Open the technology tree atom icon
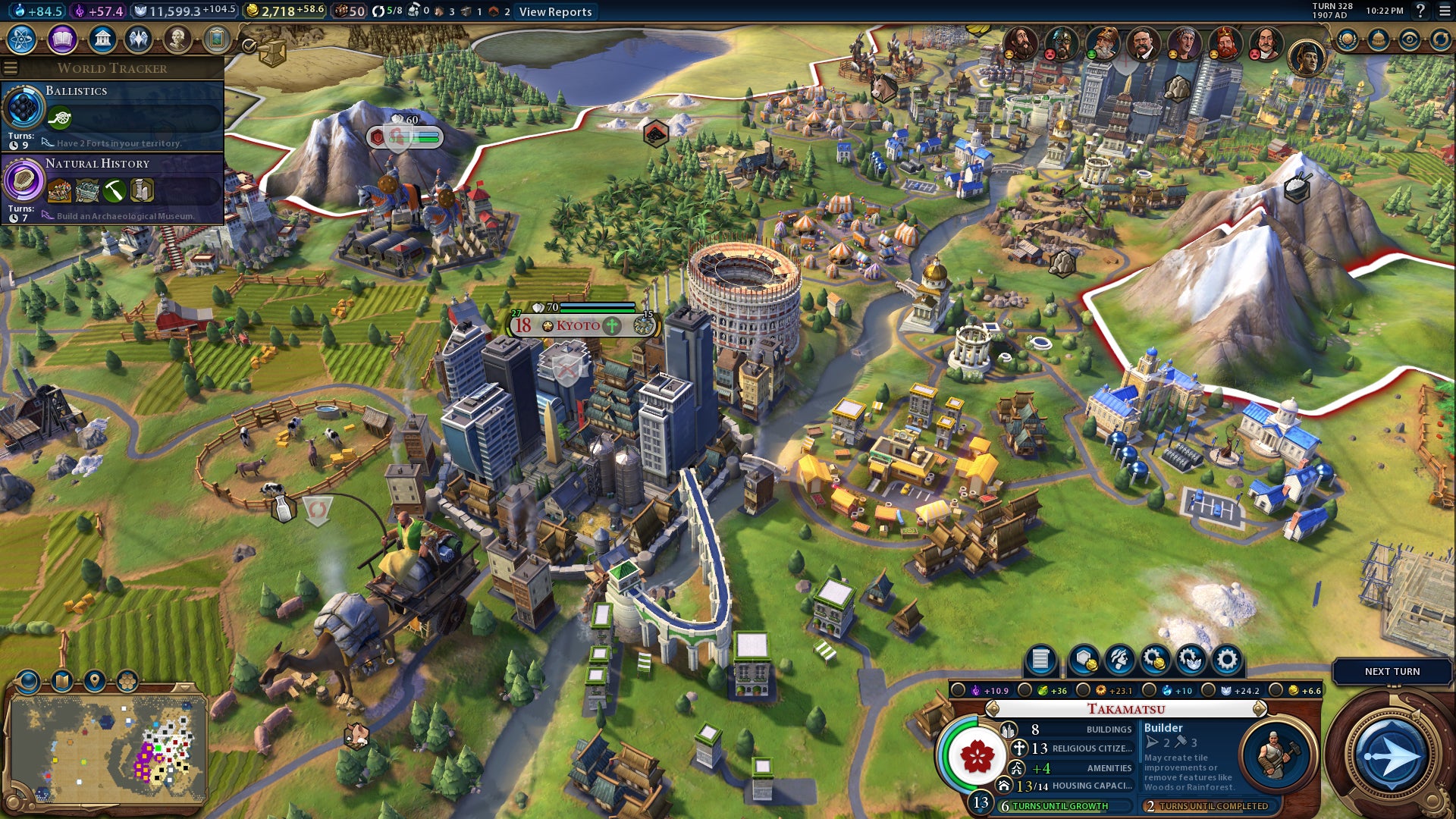This screenshot has width=1456, height=819. coord(22,39)
